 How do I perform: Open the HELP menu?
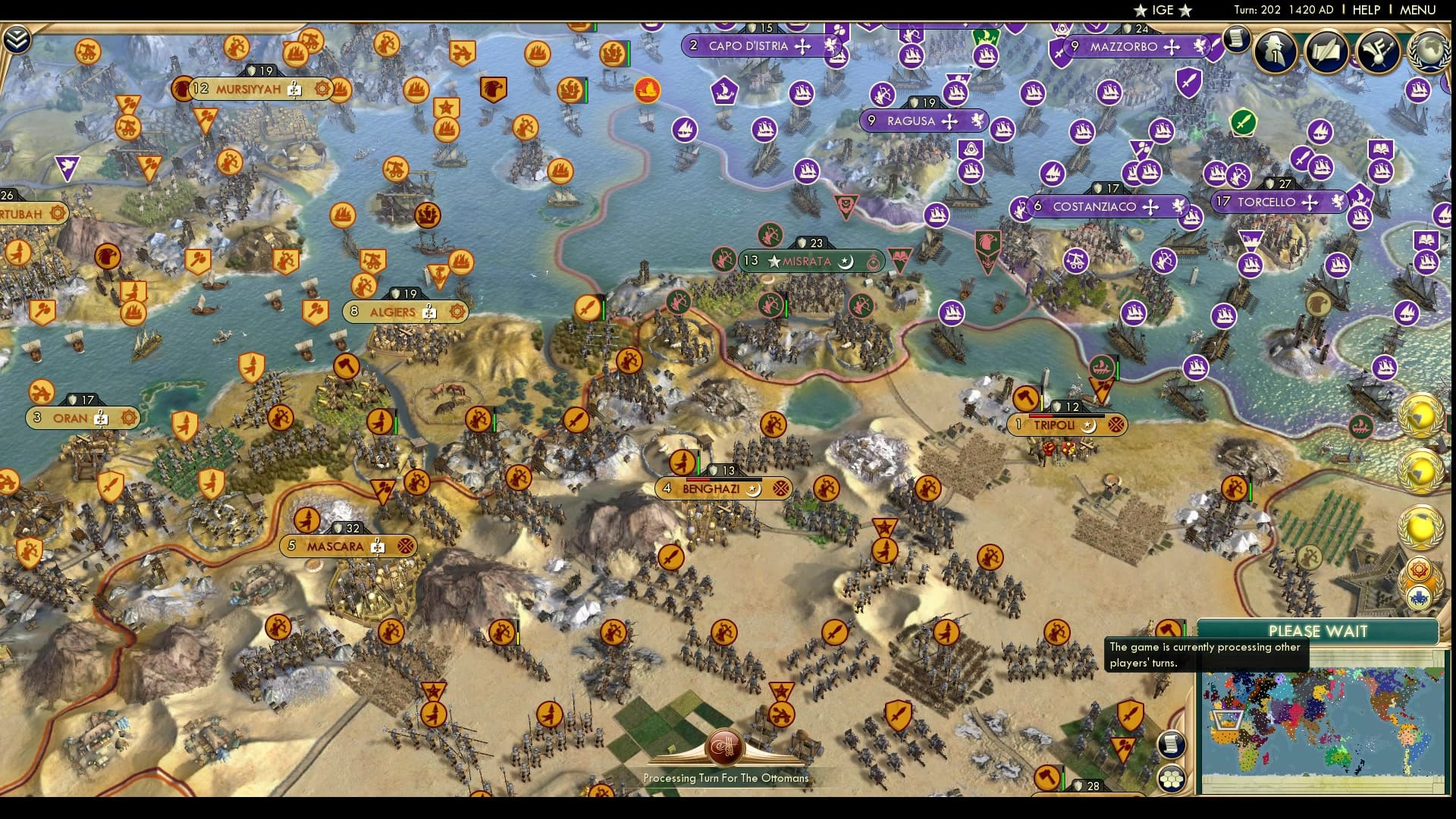coord(1365,10)
